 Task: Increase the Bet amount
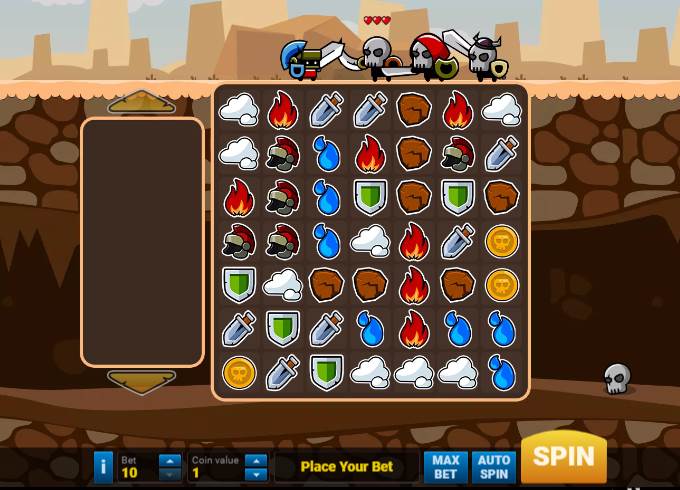point(170,461)
